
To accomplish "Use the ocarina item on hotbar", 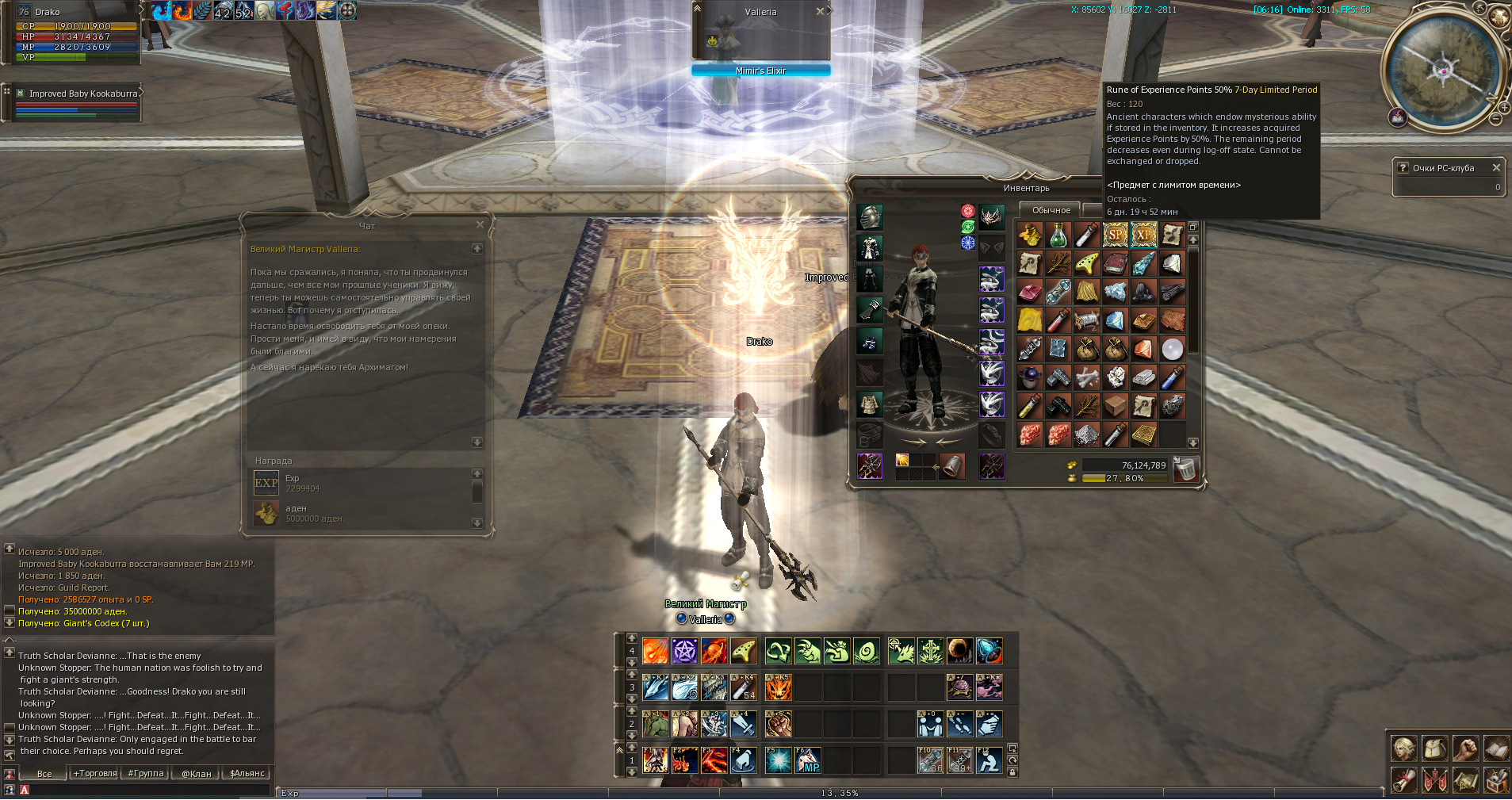I will click(x=743, y=651).
